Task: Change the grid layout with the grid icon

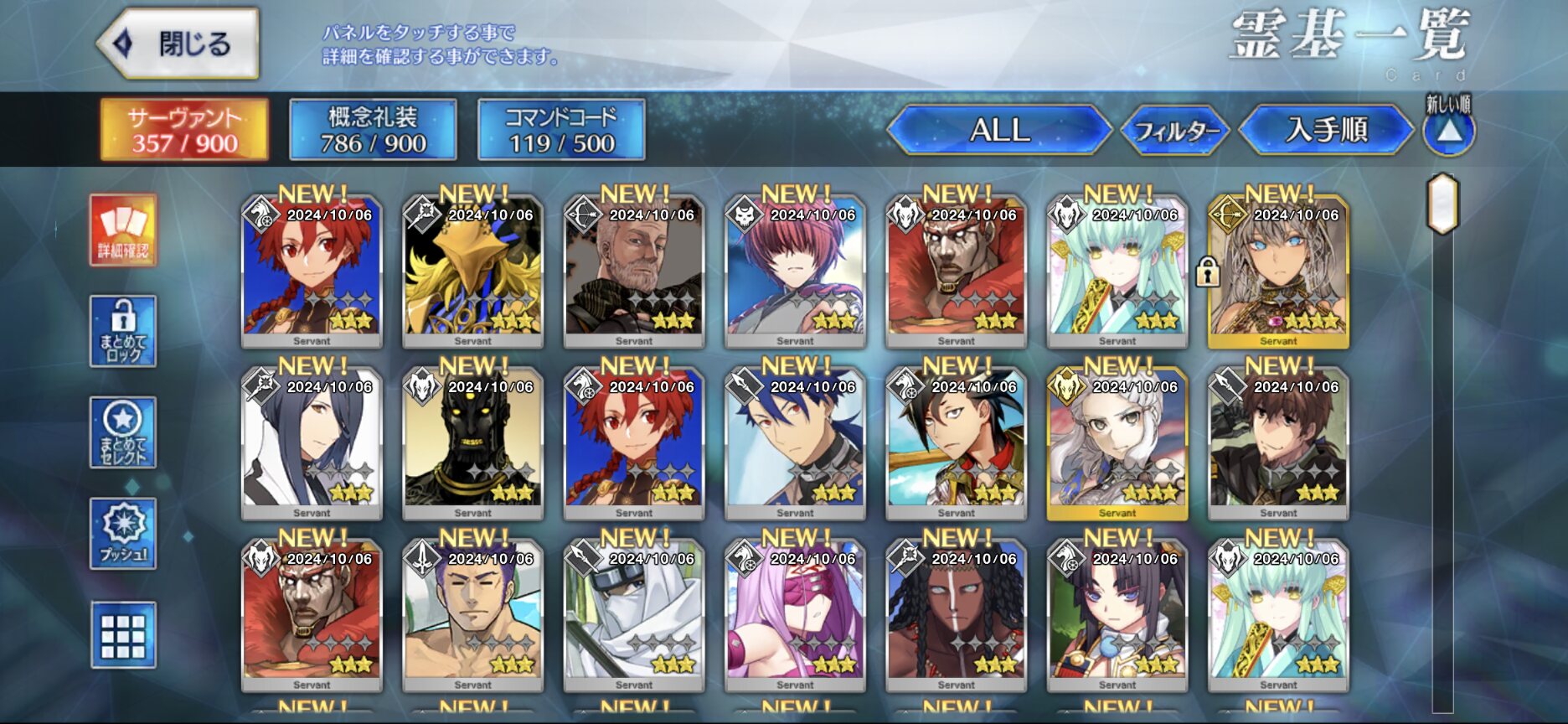Action: (123, 635)
